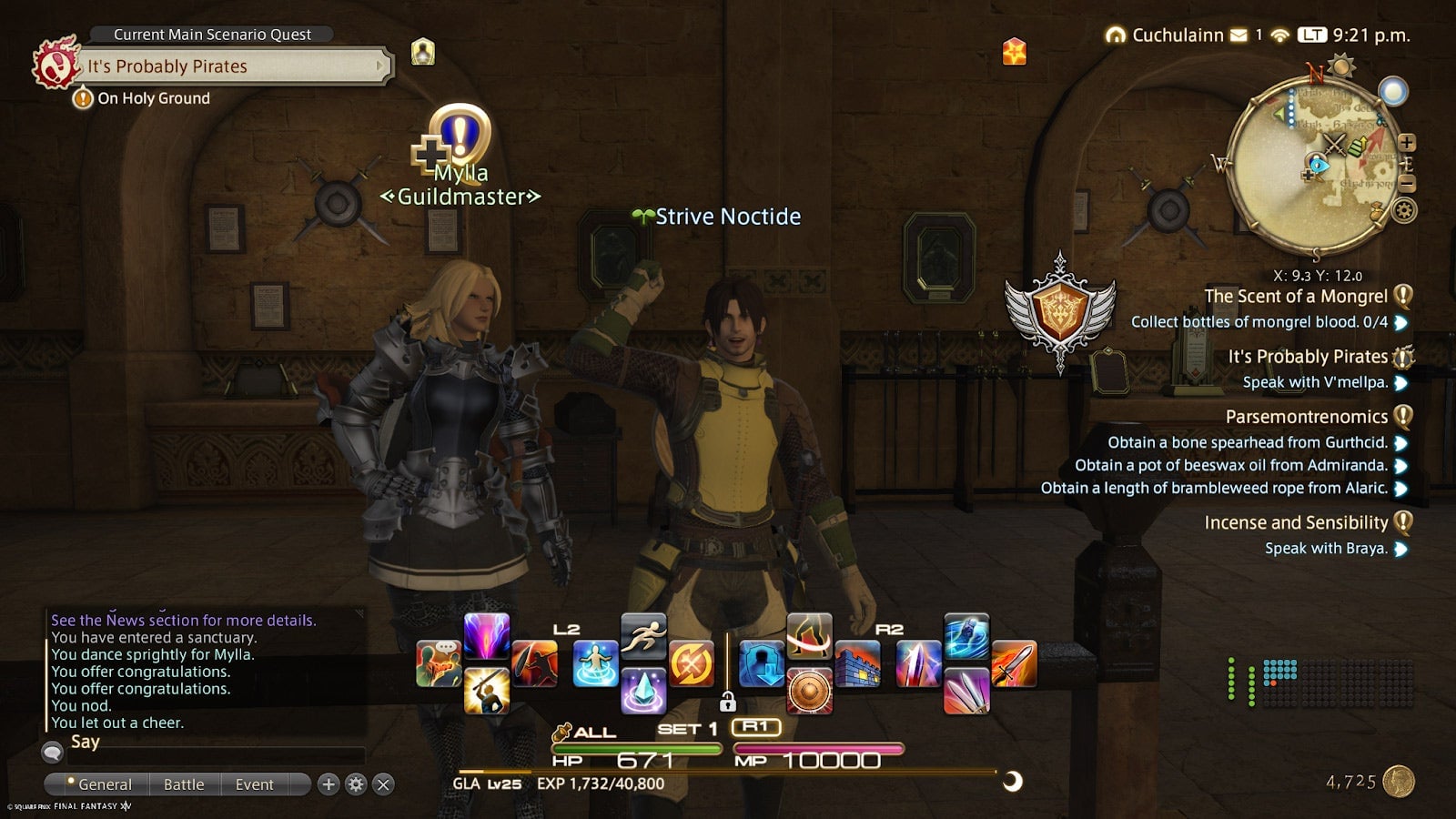Expand the Speak with Braya objective chevron
Viewport: 1456px width, 819px height.
coord(1401,549)
